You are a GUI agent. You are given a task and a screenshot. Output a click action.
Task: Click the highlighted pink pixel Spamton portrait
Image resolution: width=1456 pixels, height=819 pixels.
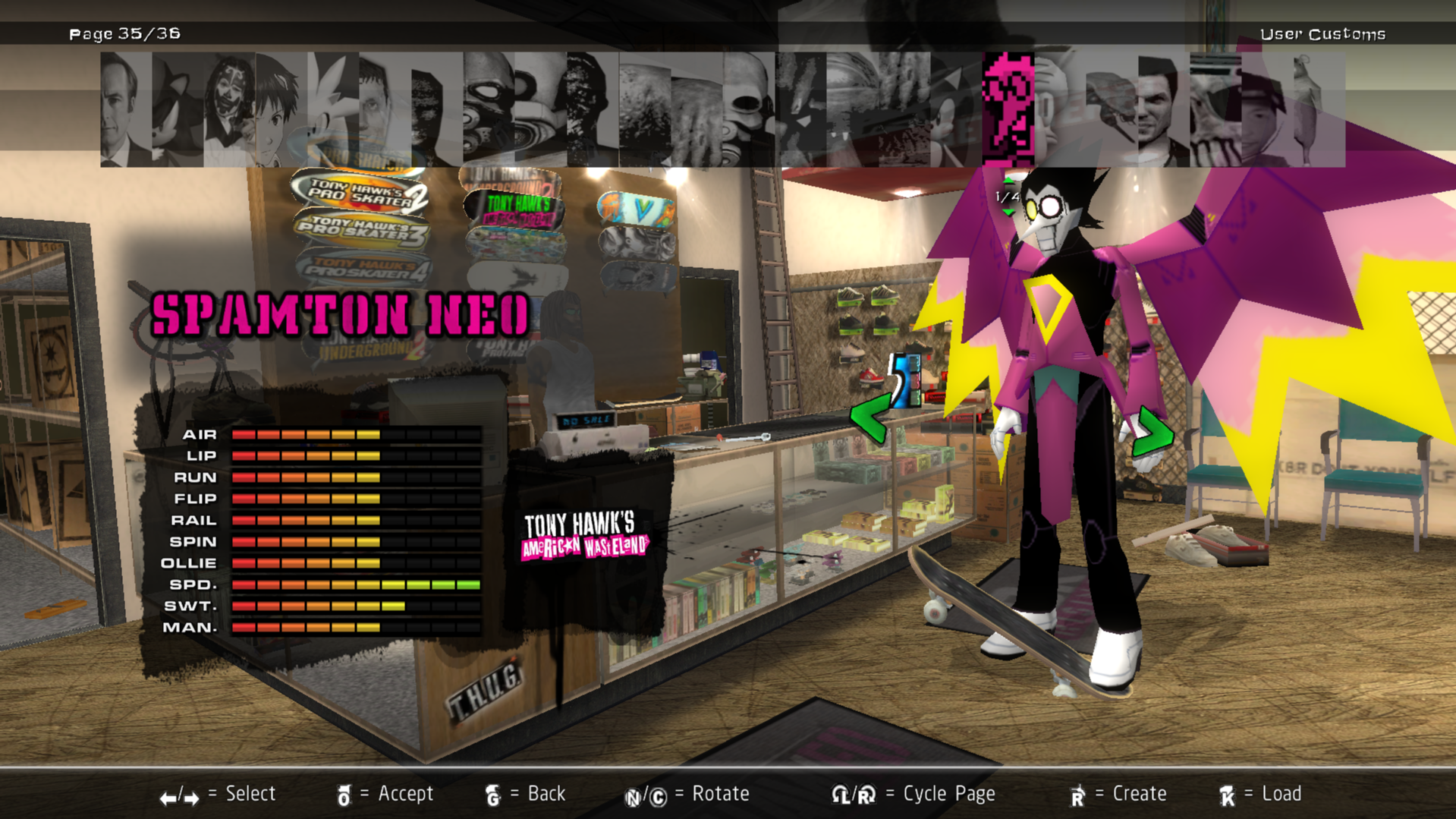pos(1008,109)
